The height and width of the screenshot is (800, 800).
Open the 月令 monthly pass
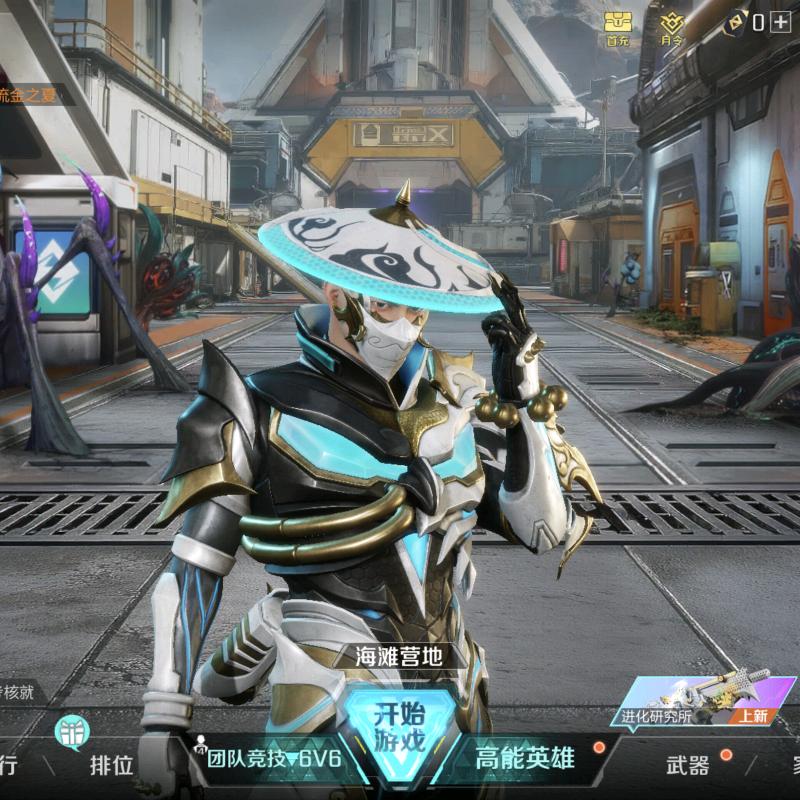(673, 25)
